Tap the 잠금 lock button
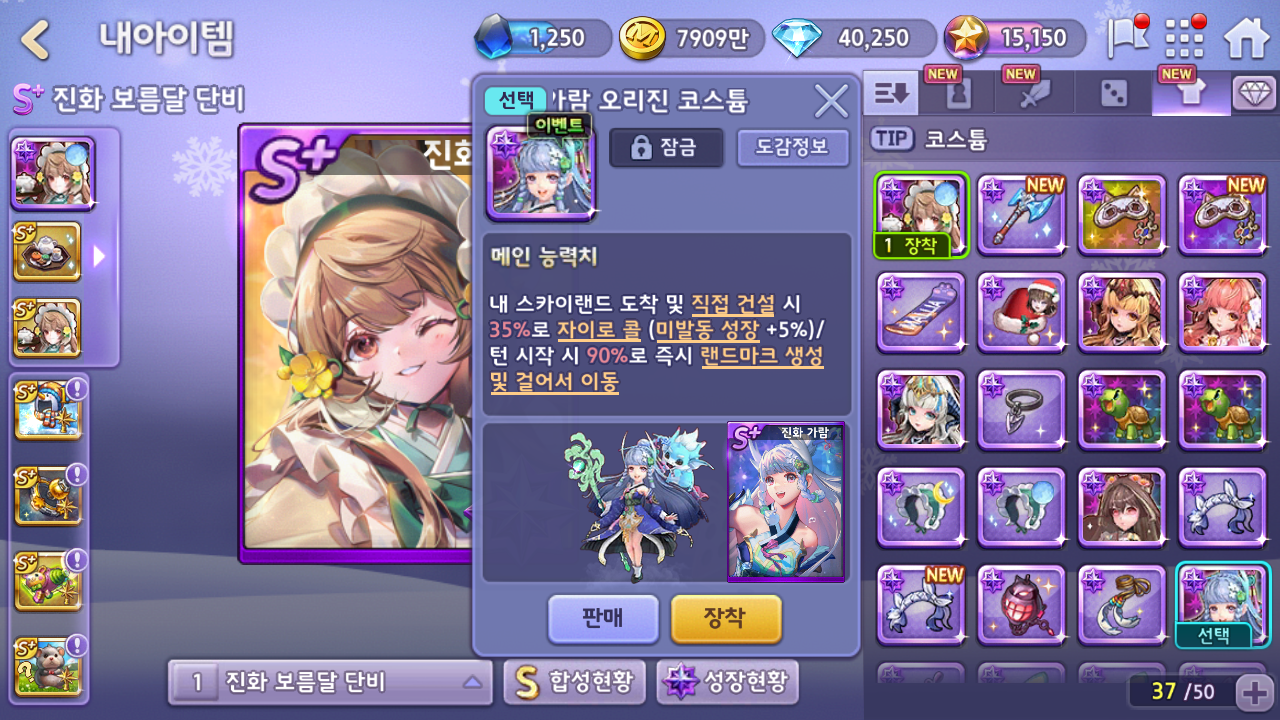 [x=666, y=148]
